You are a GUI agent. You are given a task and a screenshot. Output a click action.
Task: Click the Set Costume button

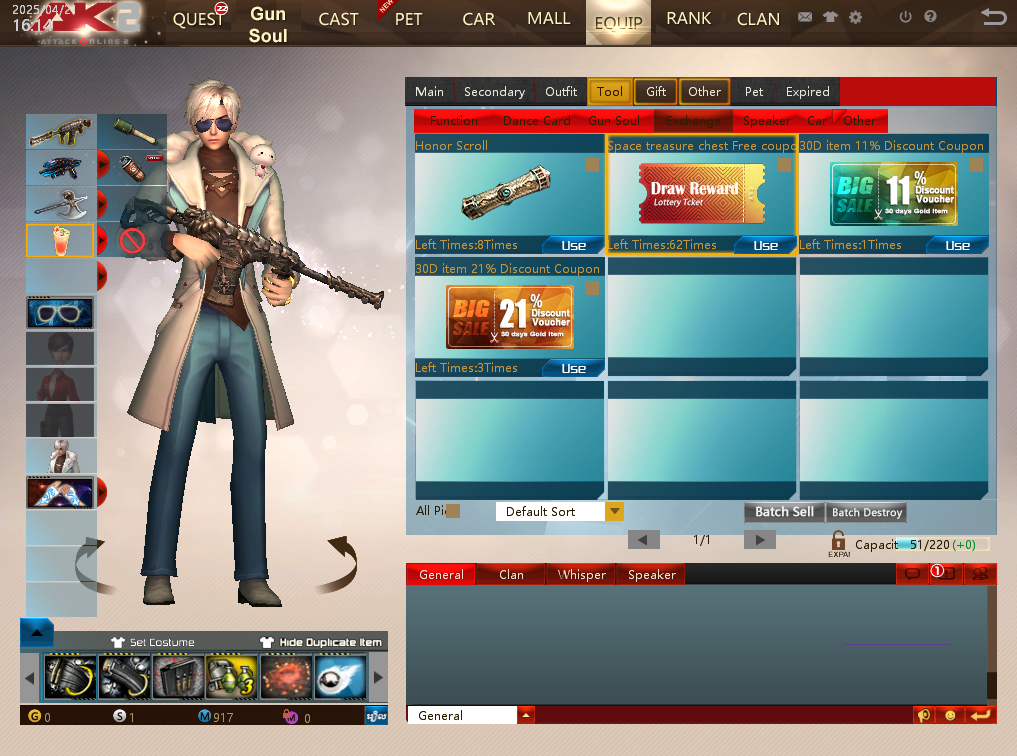pos(153,642)
